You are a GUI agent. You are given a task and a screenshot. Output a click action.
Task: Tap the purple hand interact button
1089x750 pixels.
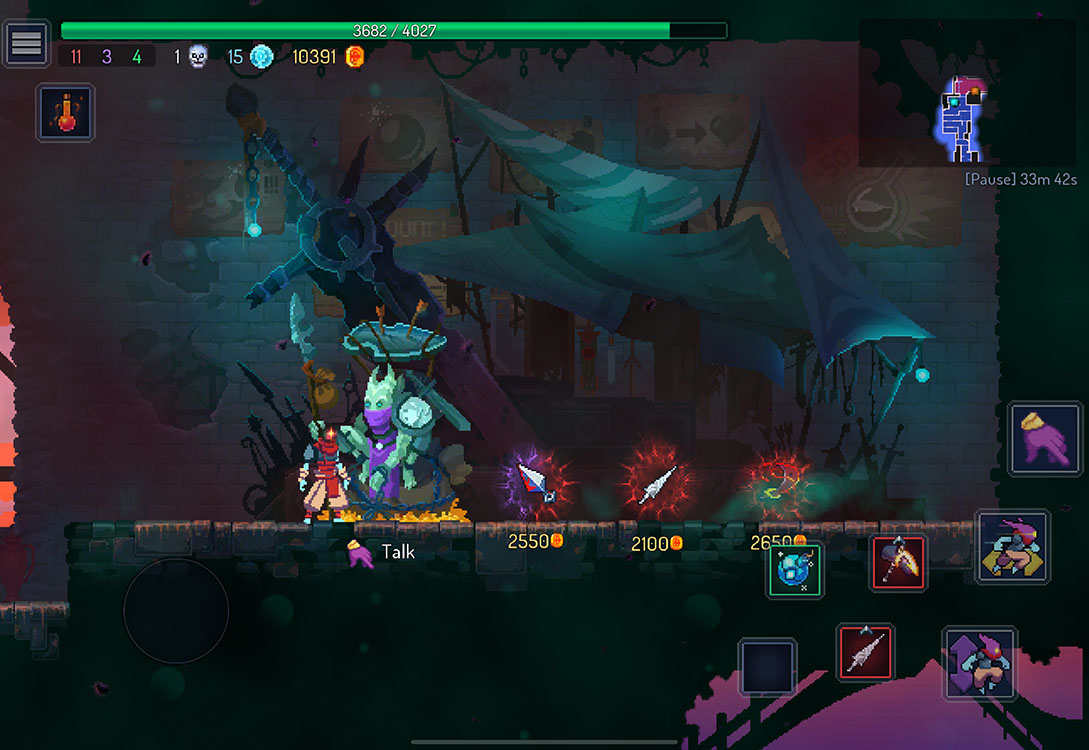click(1045, 438)
